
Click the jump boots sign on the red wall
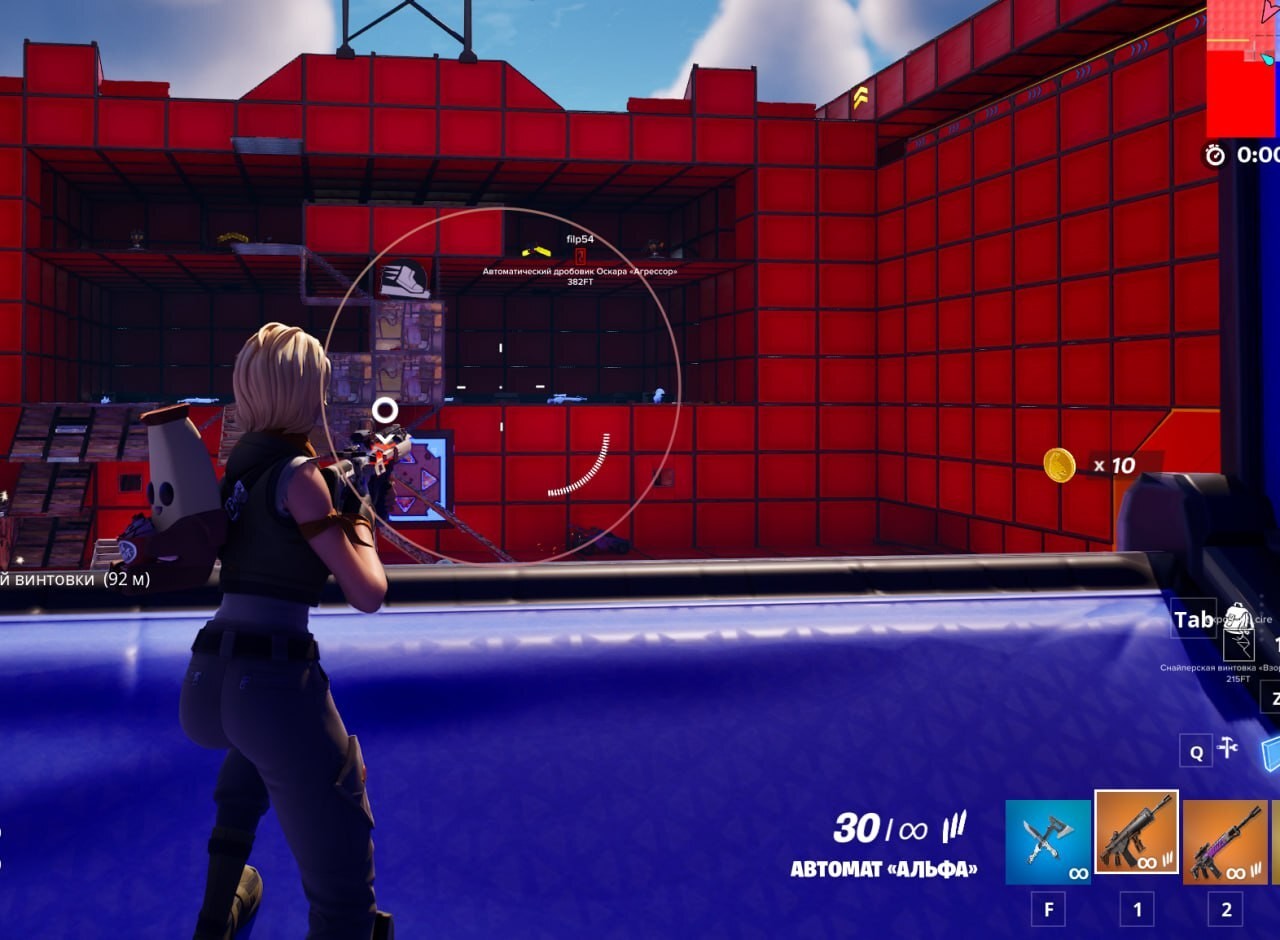click(x=406, y=279)
